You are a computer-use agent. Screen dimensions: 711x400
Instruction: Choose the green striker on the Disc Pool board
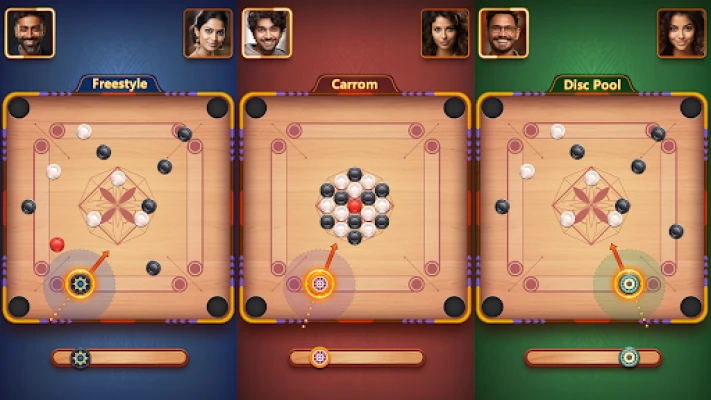tap(629, 284)
